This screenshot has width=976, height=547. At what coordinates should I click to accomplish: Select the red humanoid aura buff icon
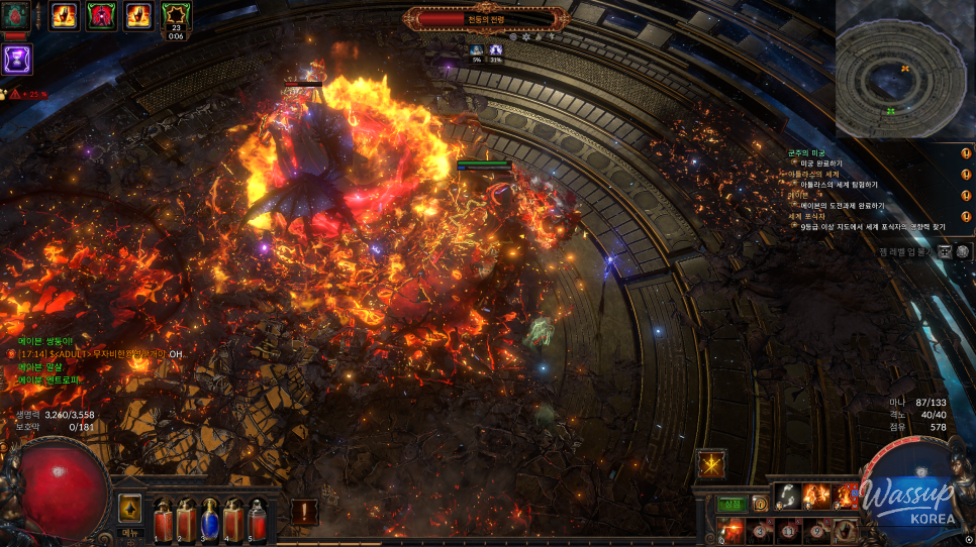(x=100, y=15)
